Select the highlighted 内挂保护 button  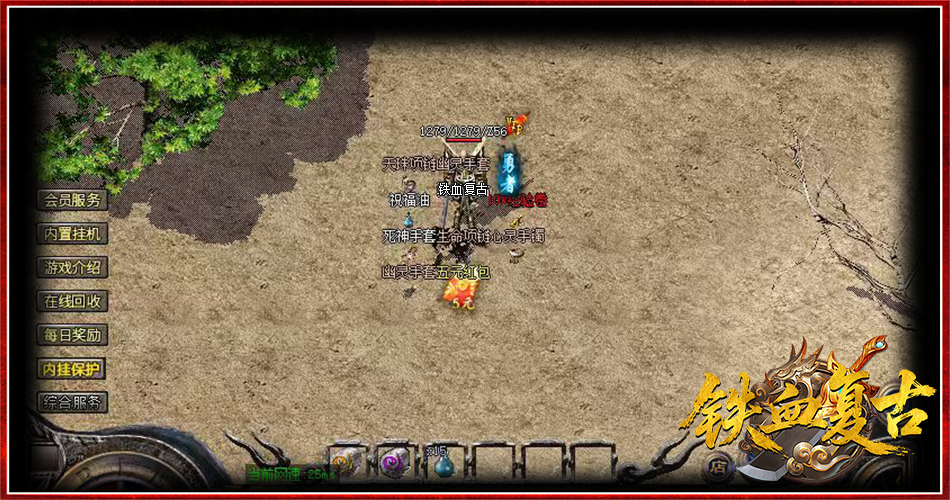tap(72, 369)
